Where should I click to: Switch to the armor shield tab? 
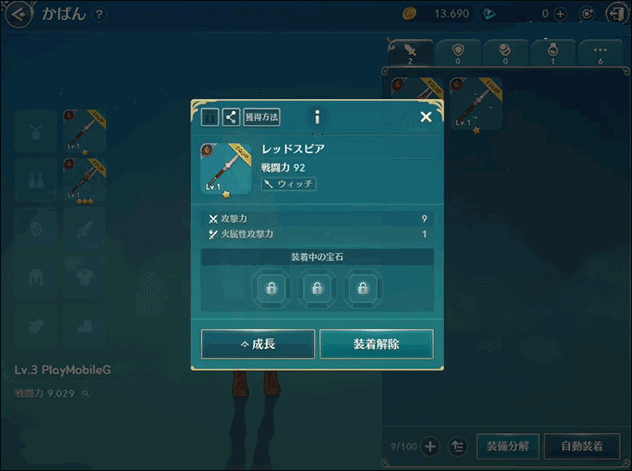(x=458, y=53)
